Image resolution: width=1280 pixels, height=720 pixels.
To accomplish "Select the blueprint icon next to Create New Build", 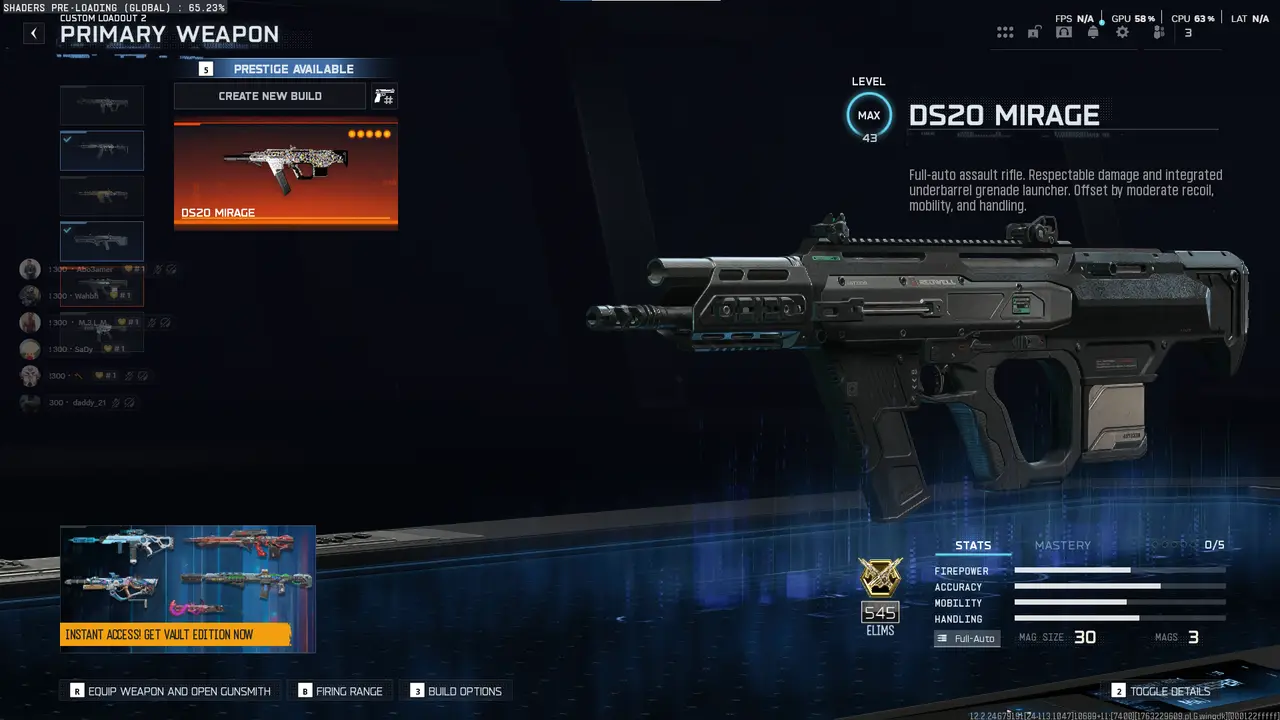I will tap(384, 96).
